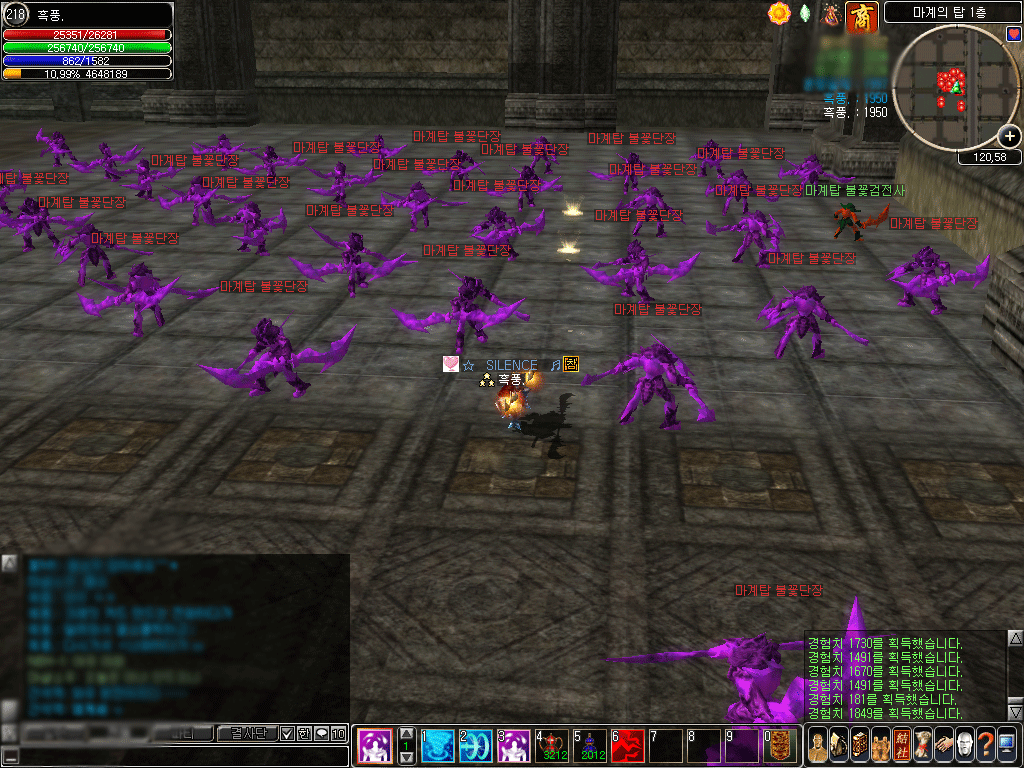
Task: Activate the red skill in slot 6
Action: pyautogui.click(x=628, y=746)
